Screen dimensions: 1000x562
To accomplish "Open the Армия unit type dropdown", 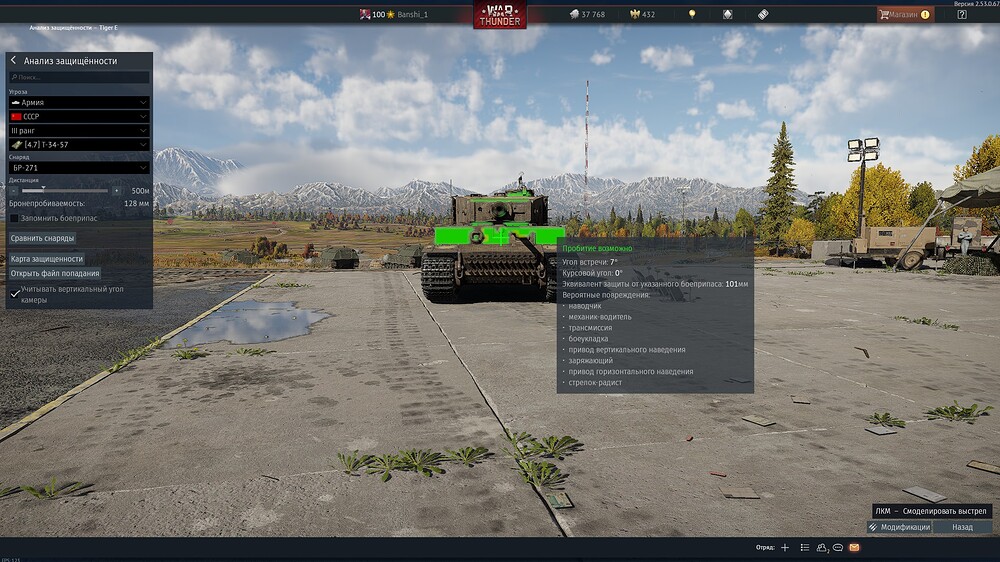I will [79, 102].
